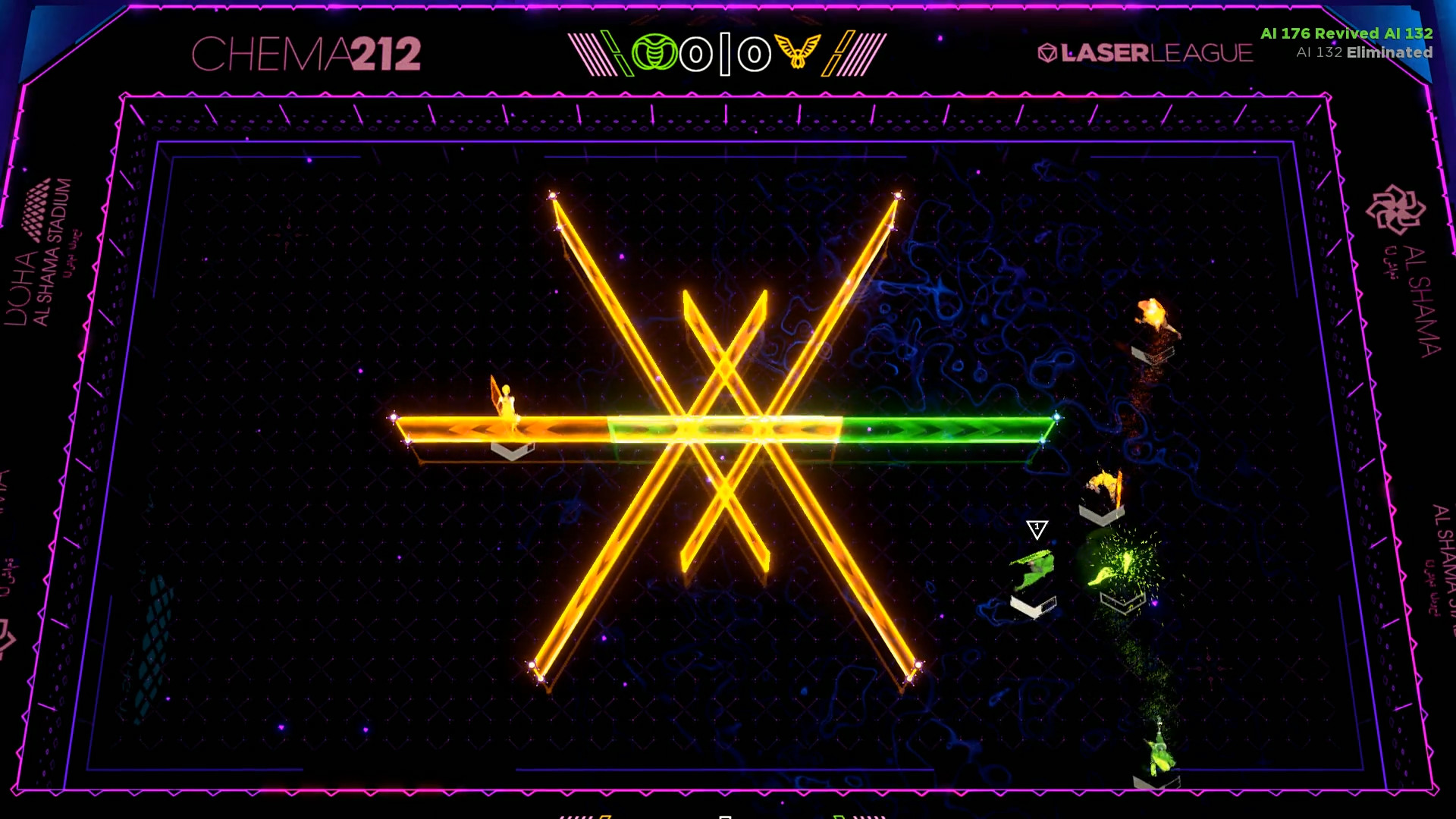1456x819 pixels.
Task: Click the Laser League hexagon logo icon
Action: 1047,53
